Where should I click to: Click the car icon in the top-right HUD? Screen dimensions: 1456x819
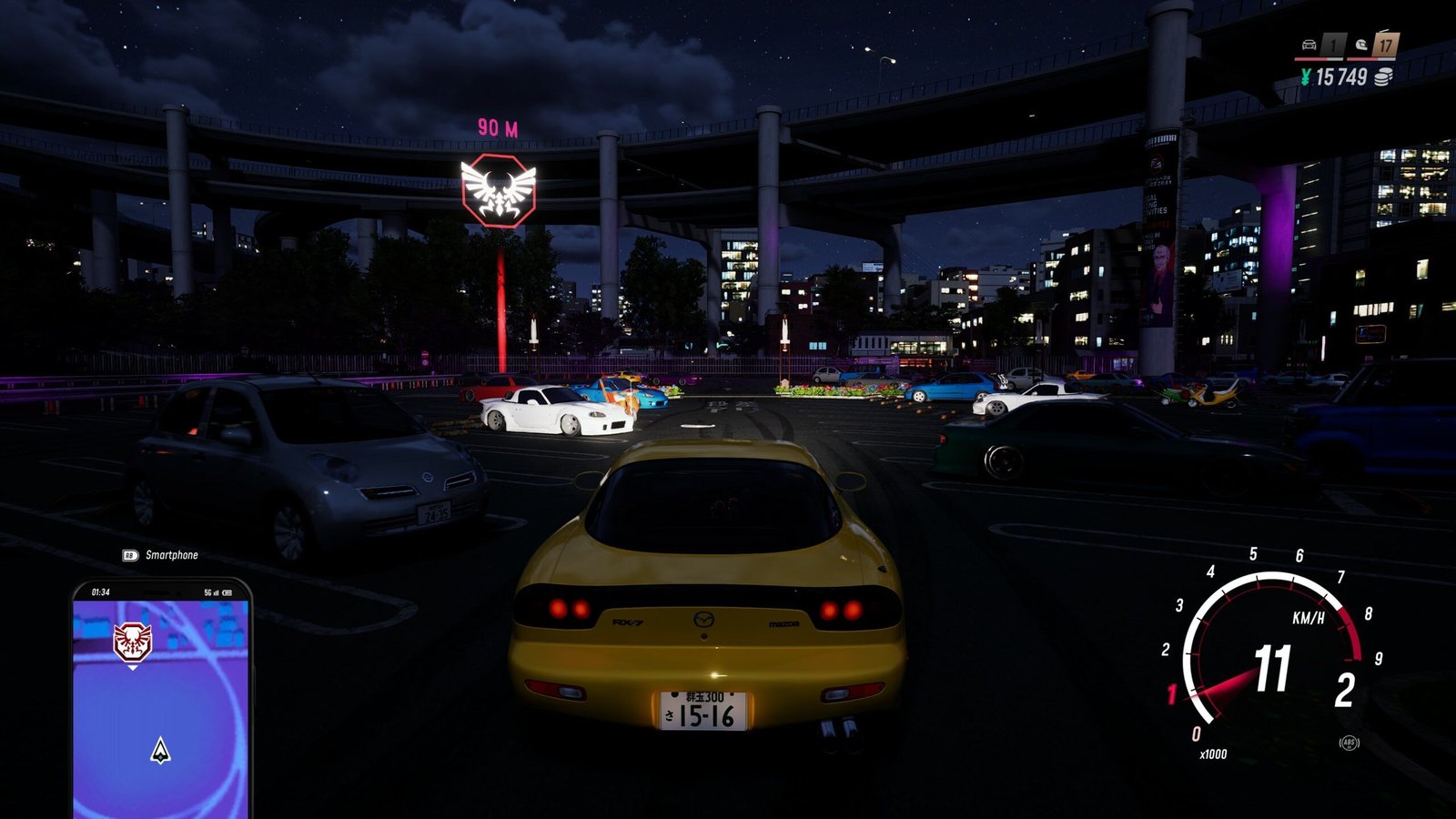1309,45
